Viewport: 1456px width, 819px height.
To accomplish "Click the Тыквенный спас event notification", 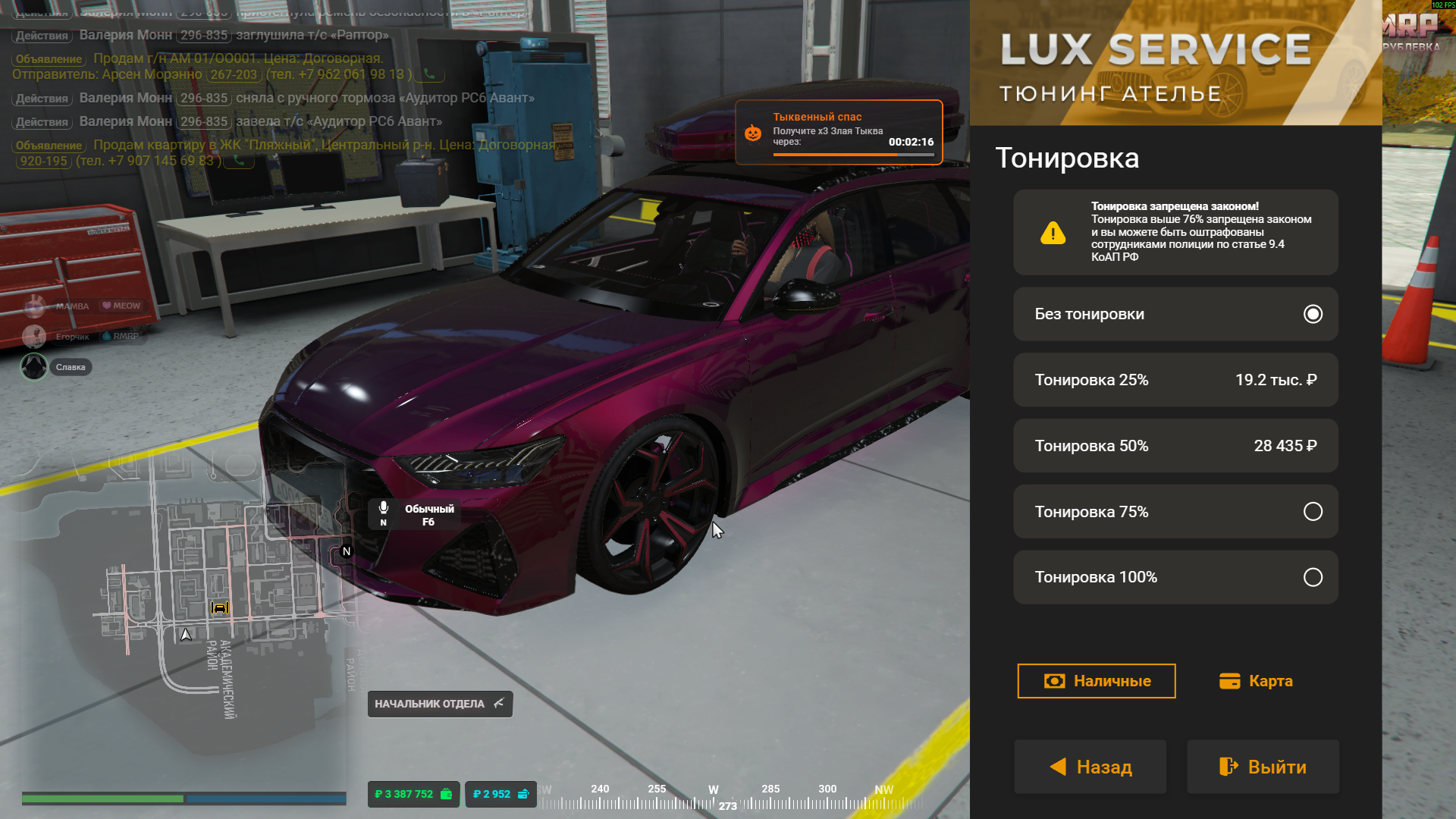I will [x=838, y=132].
